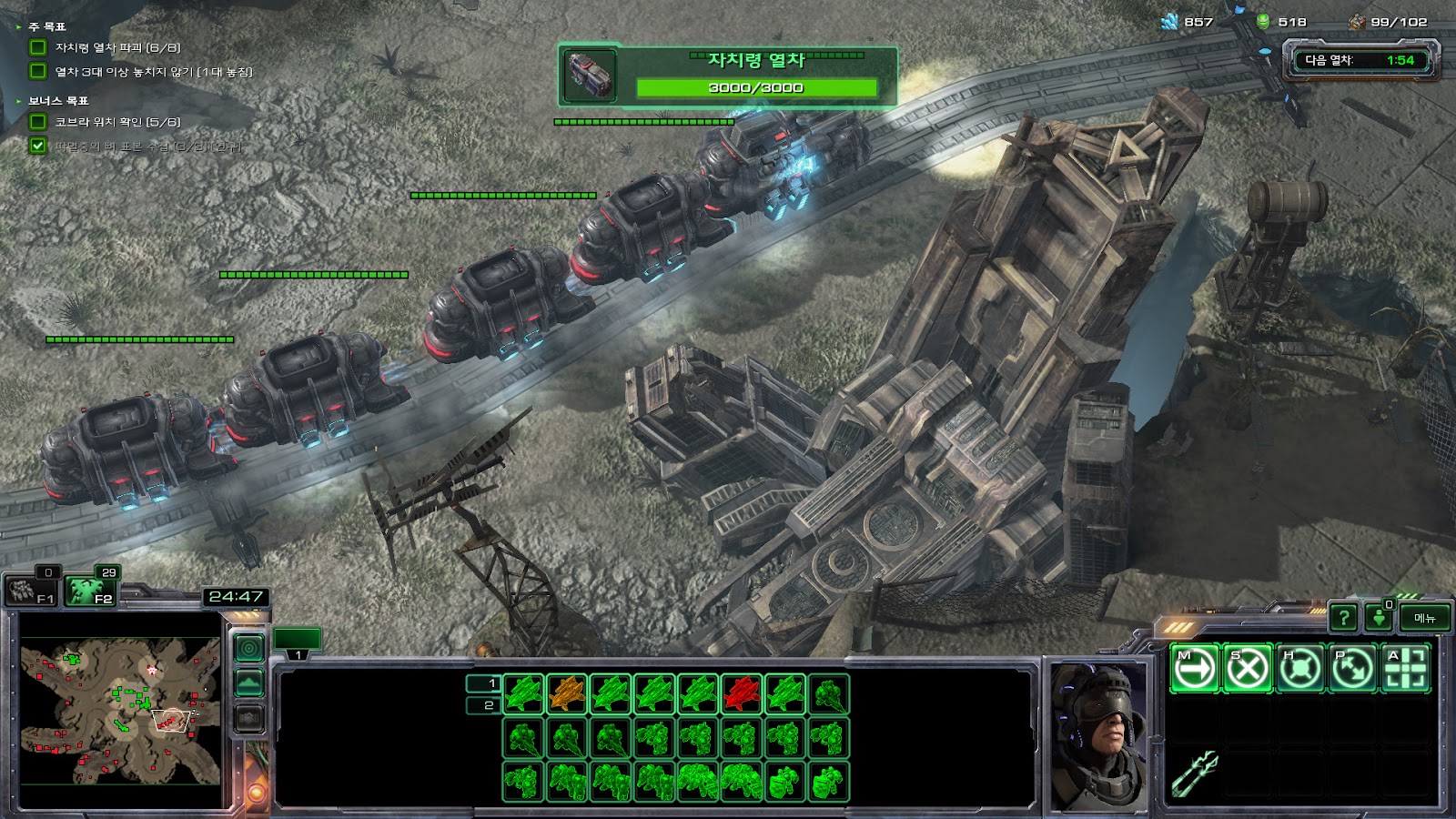Select the red critically damaged unit wireframe

(742, 693)
